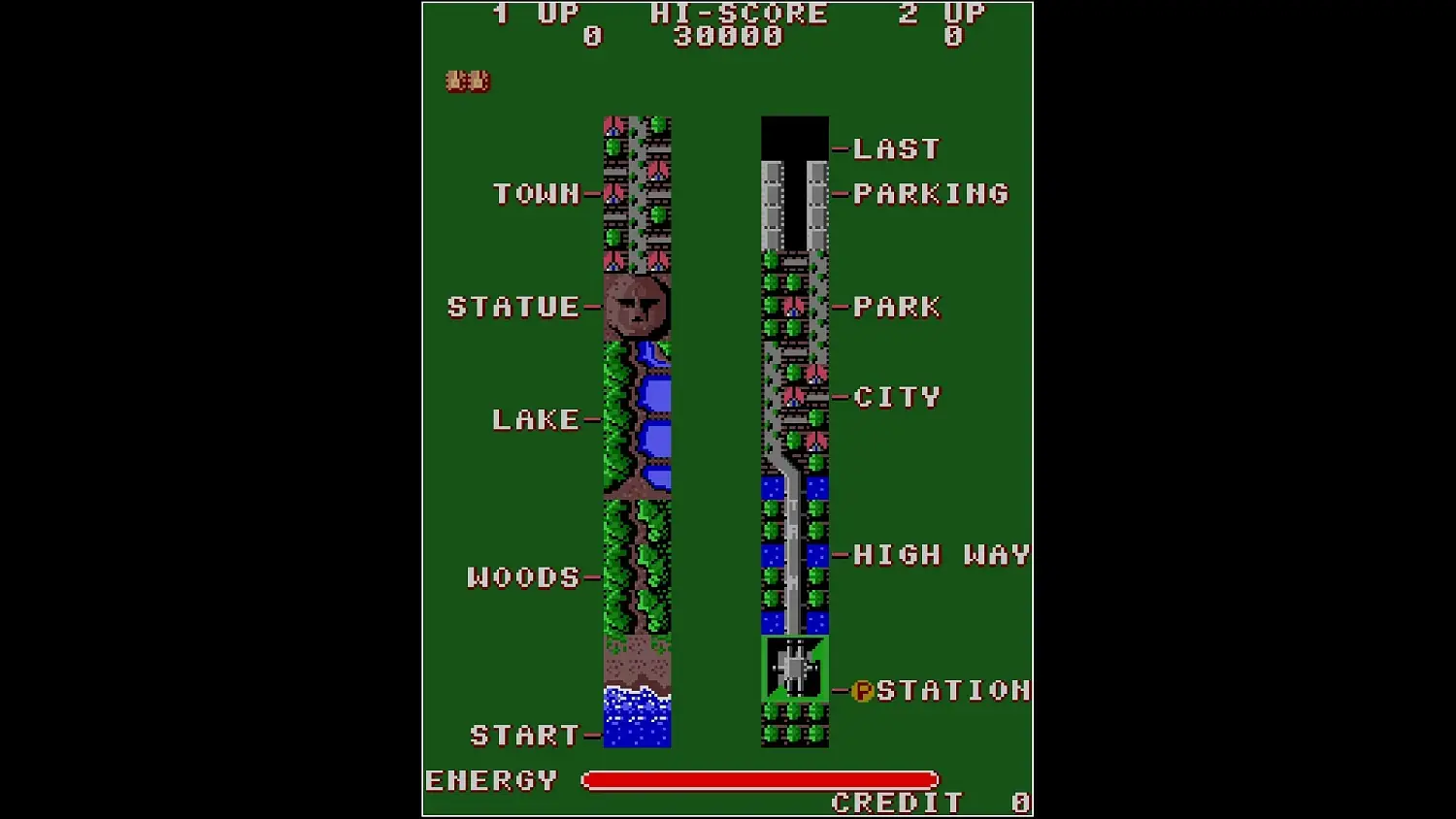The image size is (1456, 819).
Task: Click the CREDIT 0 counter
Action: (922, 802)
